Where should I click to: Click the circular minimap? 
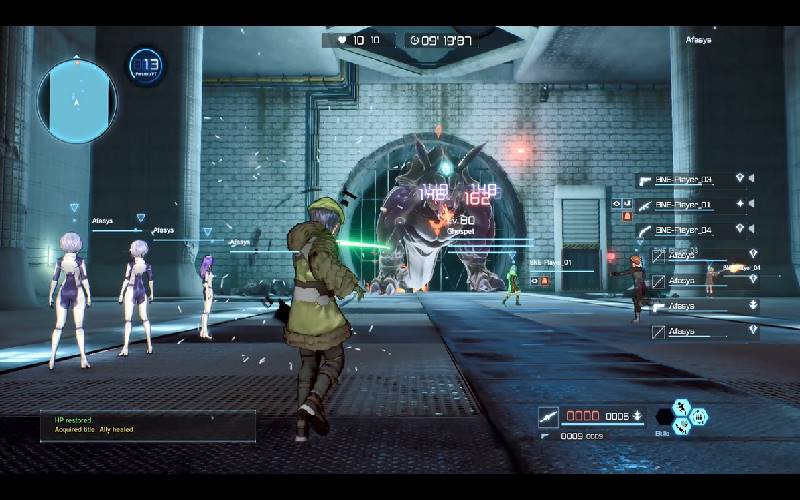(x=77, y=100)
